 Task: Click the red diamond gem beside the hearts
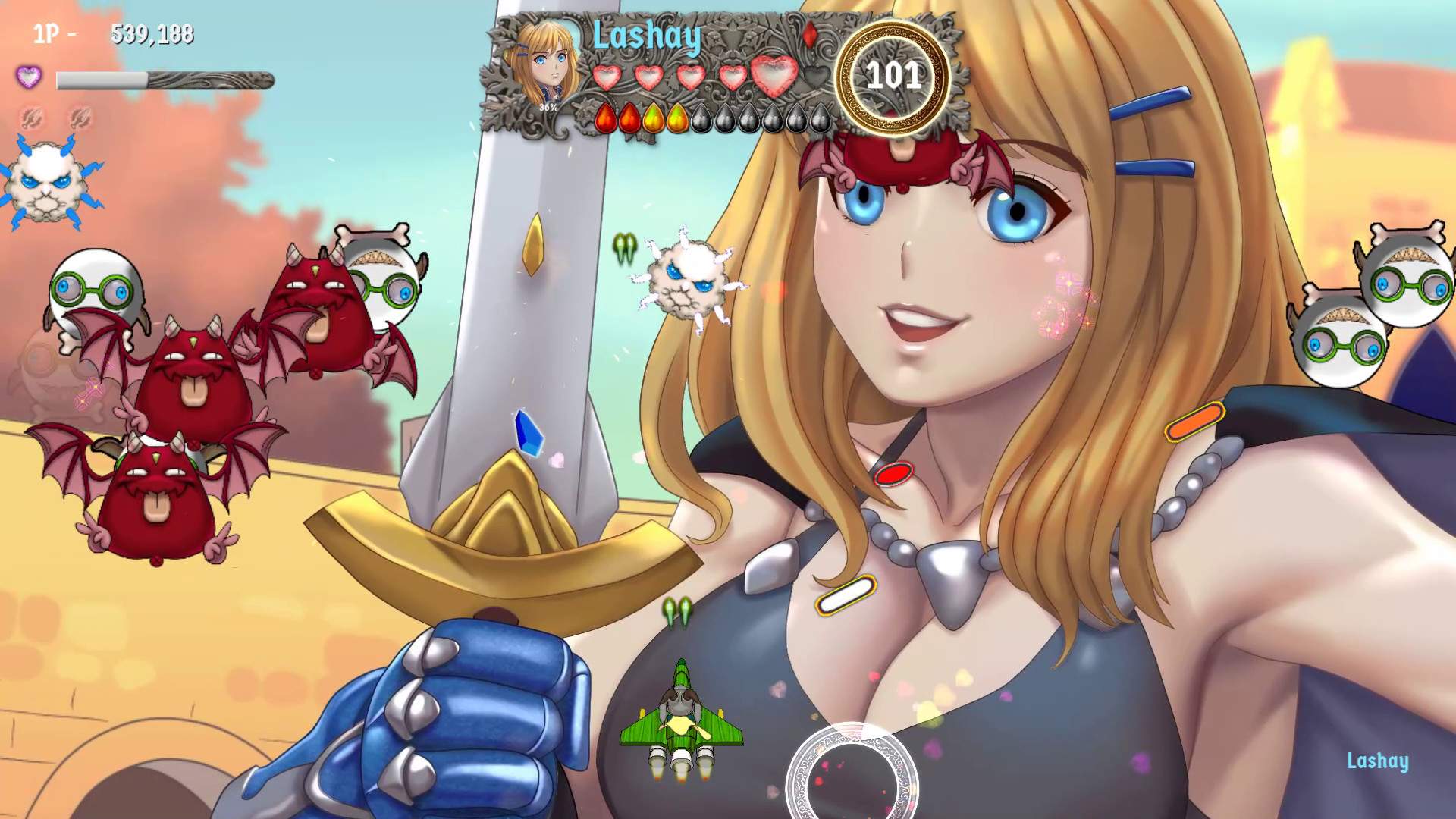coord(810,36)
